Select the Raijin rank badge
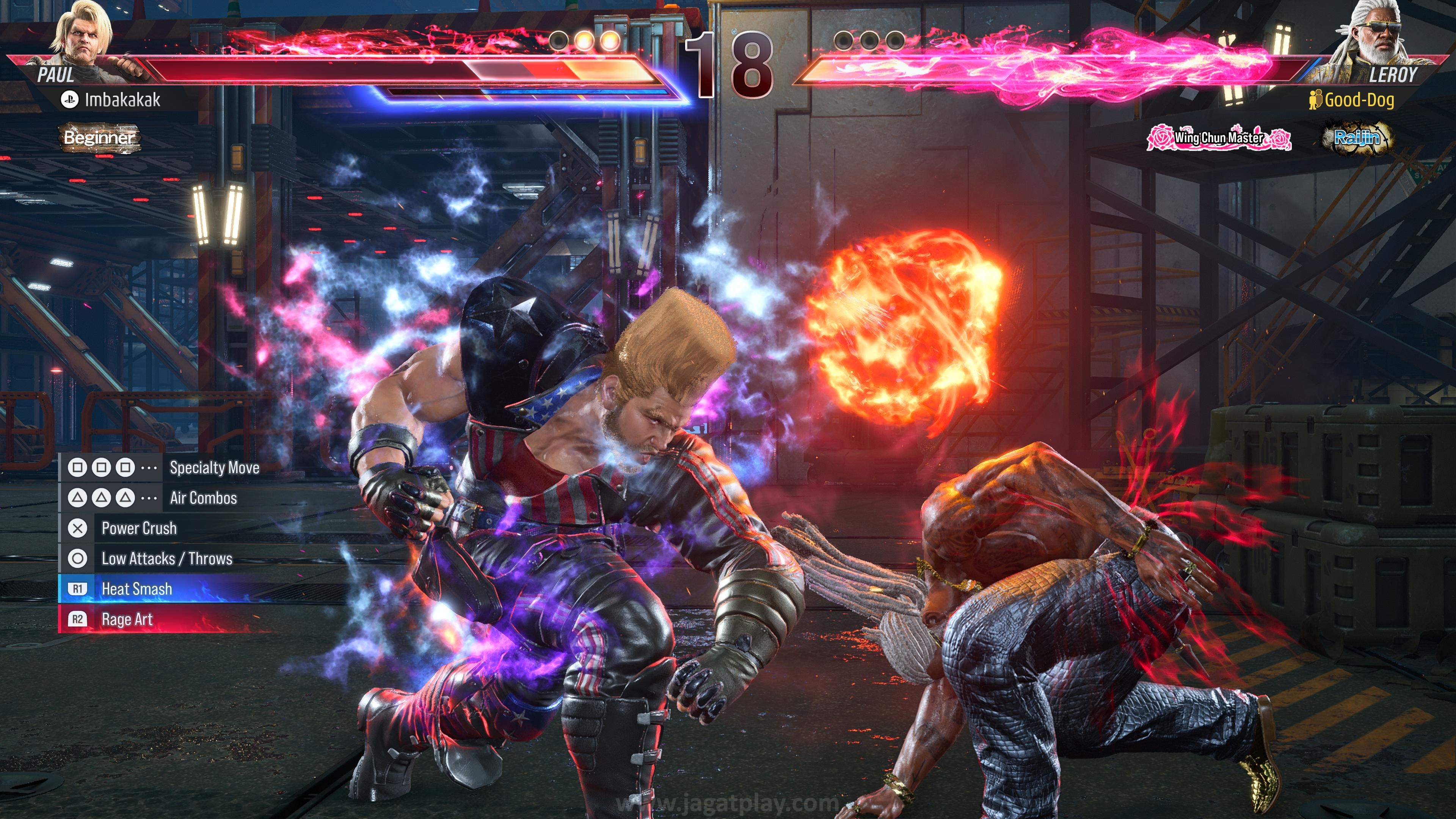This screenshot has width=1456, height=819. tap(1356, 137)
